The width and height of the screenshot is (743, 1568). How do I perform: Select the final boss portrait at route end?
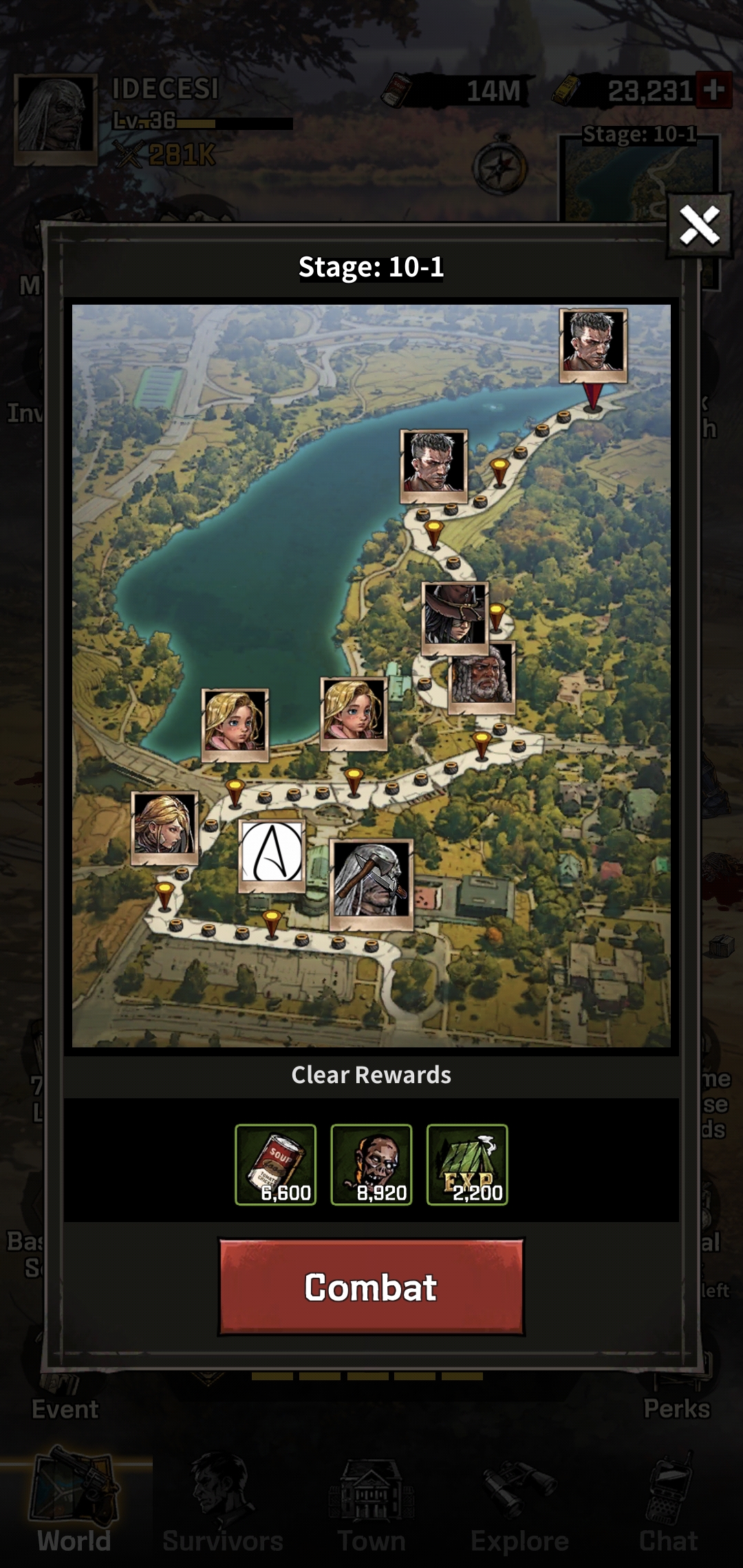pos(593,344)
